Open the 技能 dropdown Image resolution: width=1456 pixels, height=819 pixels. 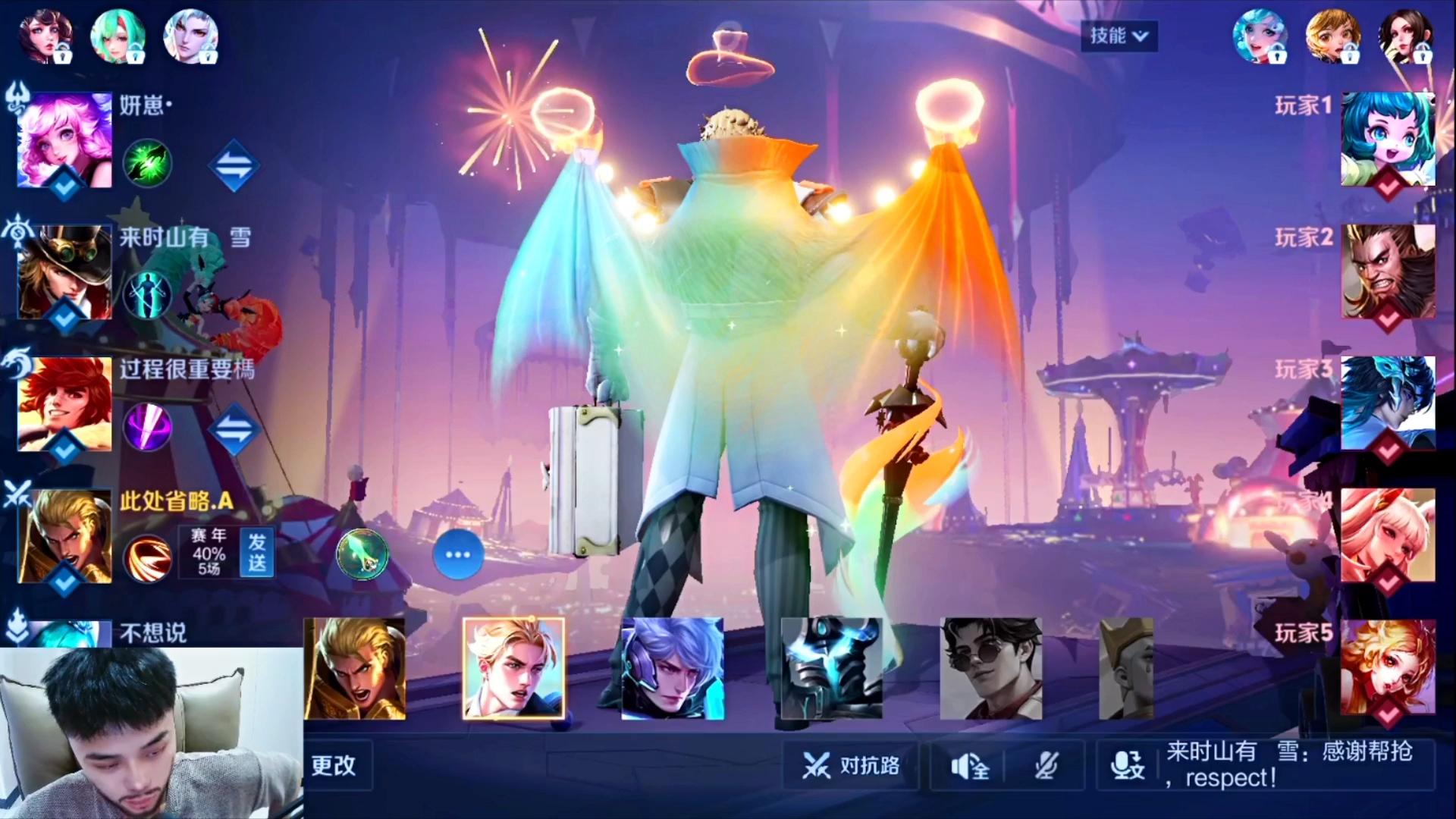(1119, 36)
